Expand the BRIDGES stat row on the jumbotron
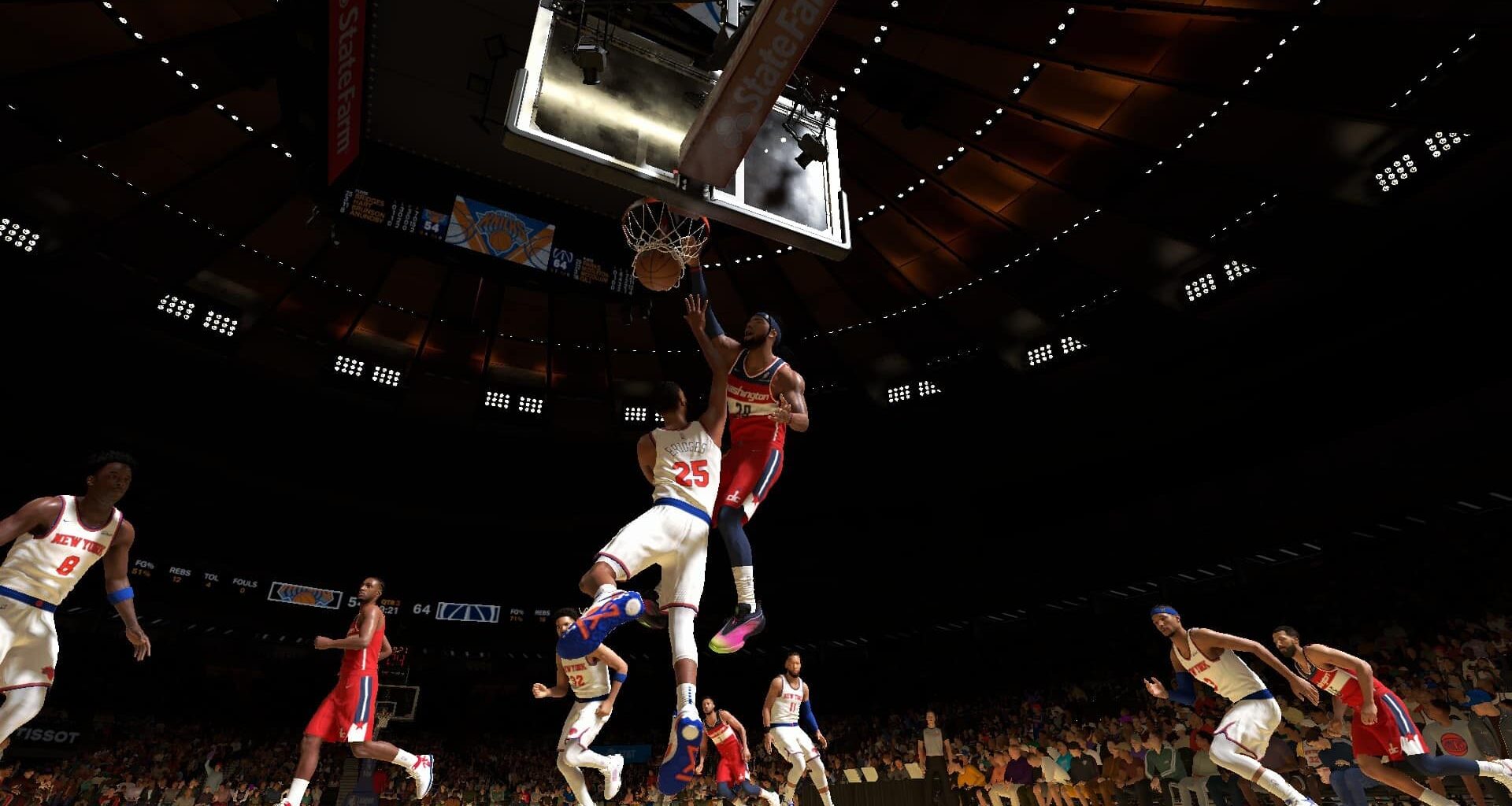The width and height of the screenshot is (1512, 806). pos(368,198)
